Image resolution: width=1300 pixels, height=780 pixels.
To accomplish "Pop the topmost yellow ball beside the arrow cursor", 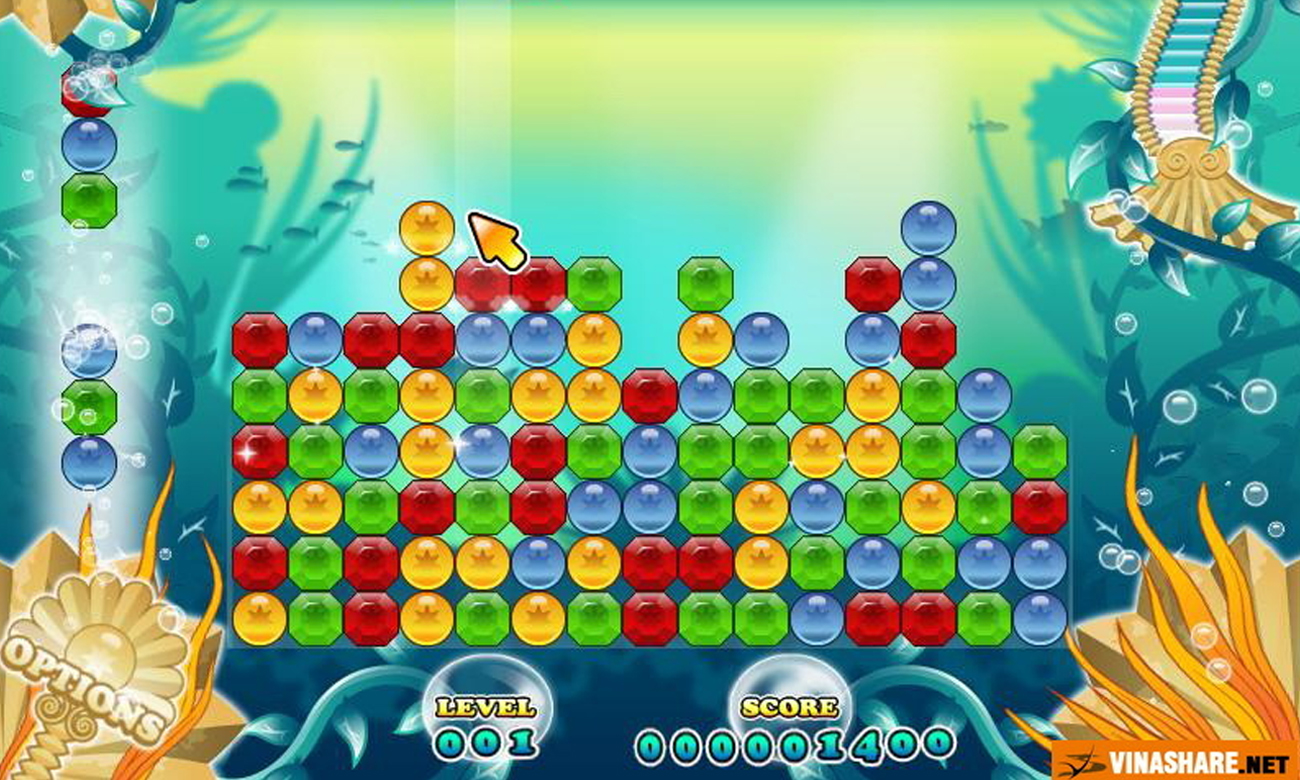I will pyautogui.click(x=427, y=228).
